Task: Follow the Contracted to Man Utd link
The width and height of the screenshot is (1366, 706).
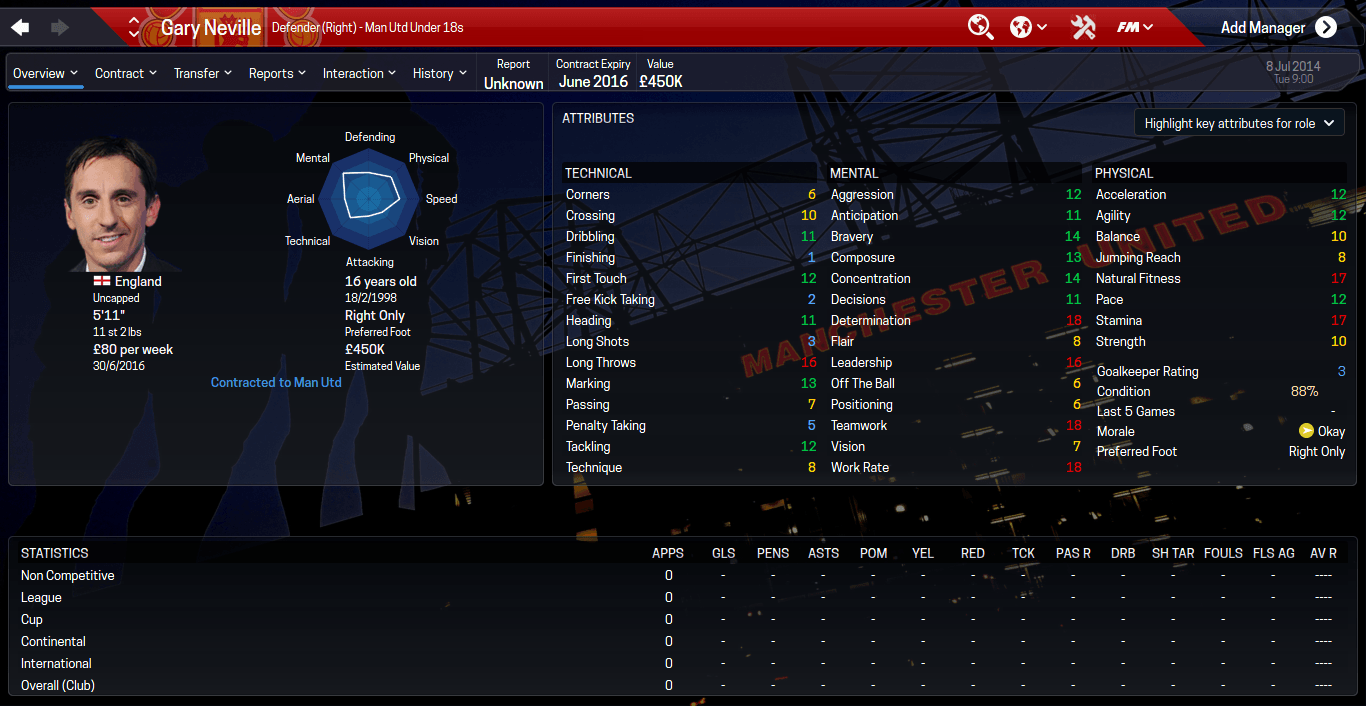Action: pos(276,382)
